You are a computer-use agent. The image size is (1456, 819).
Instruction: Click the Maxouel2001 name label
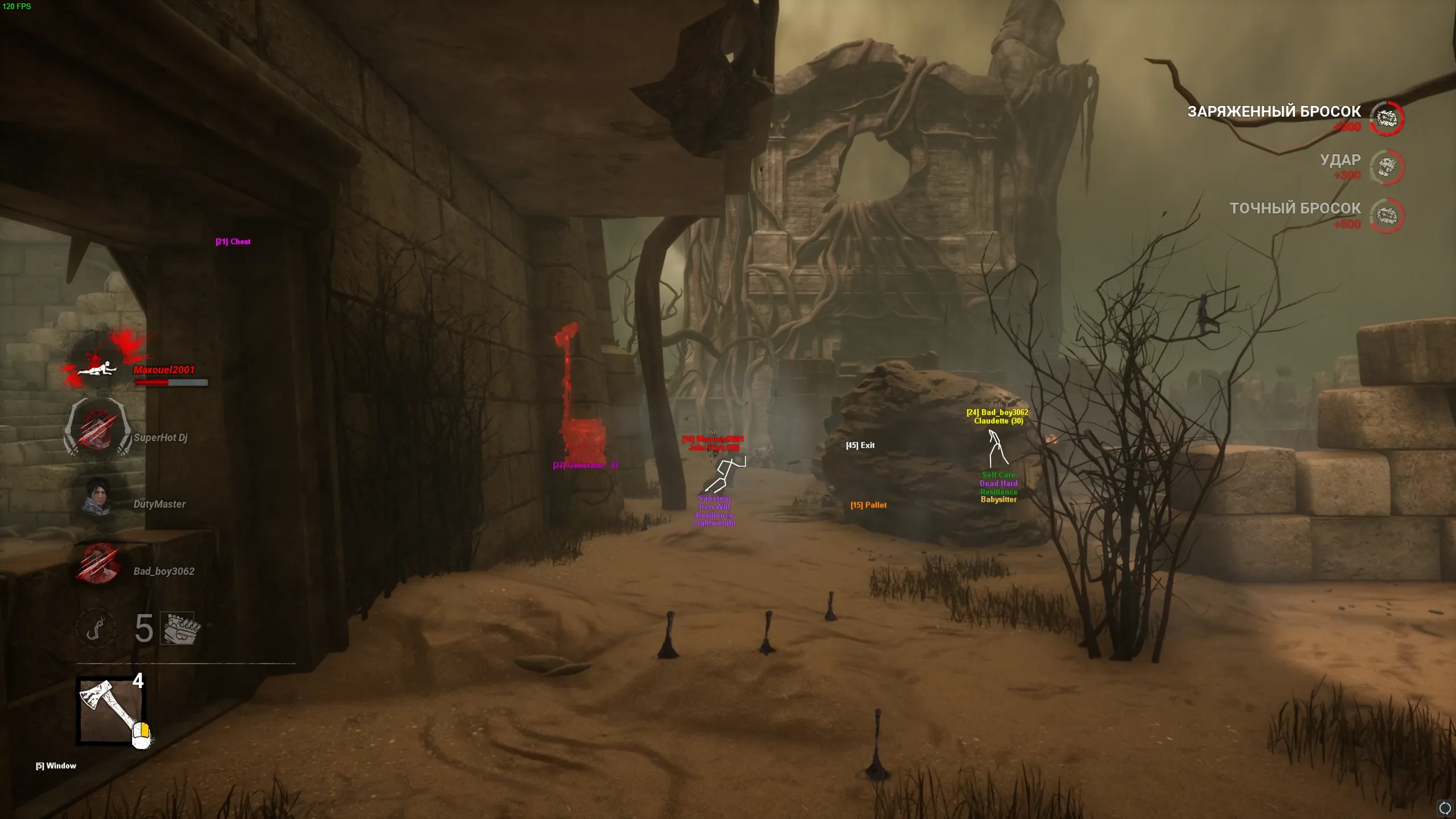pyautogui.click(x=164, y=369)
